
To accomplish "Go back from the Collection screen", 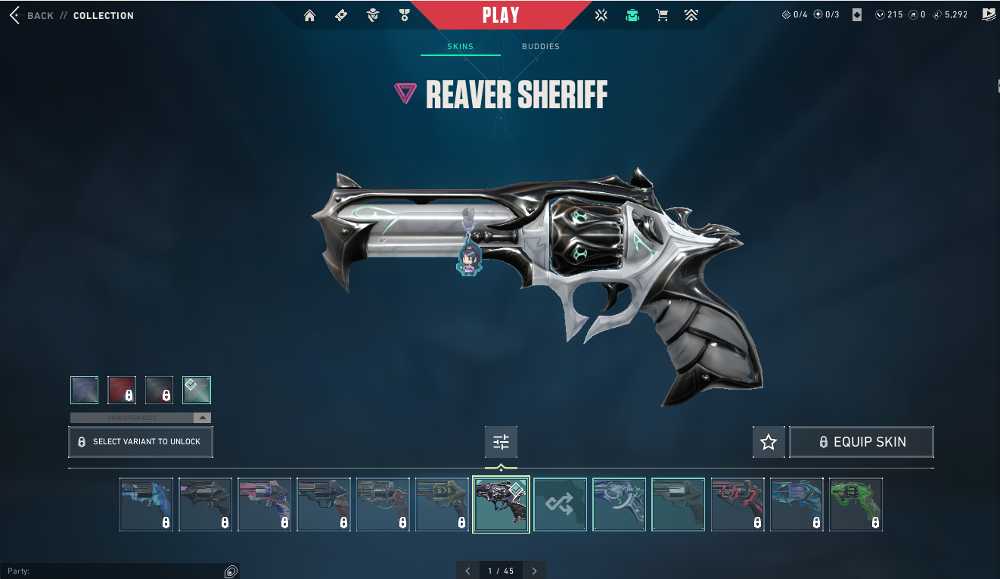I will pyautogui.click(x=32, y=16).
